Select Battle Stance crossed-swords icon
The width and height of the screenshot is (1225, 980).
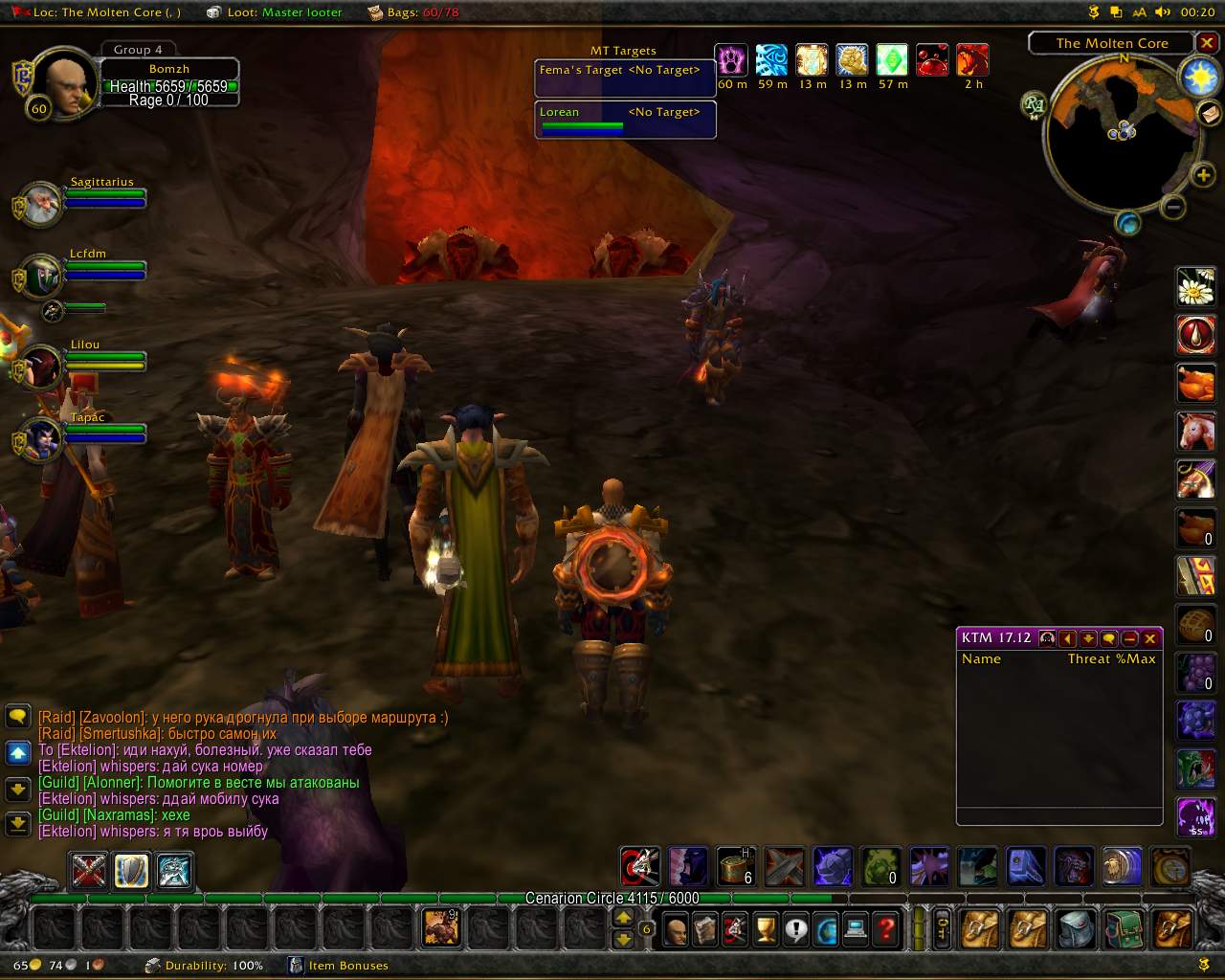(89, 871)
